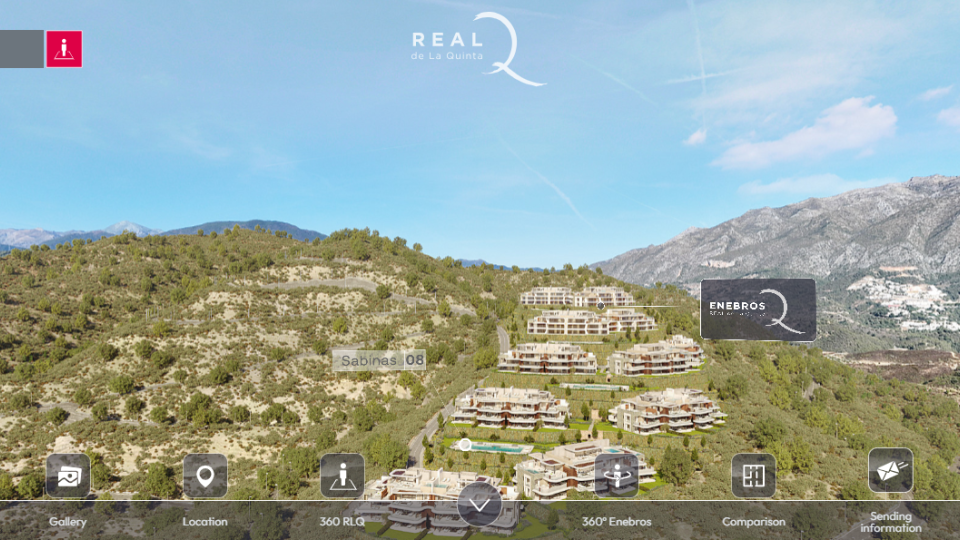Screen dimensions: 960x540
Task: Open the Comparison tool
Action: click(x=753, y=476)
